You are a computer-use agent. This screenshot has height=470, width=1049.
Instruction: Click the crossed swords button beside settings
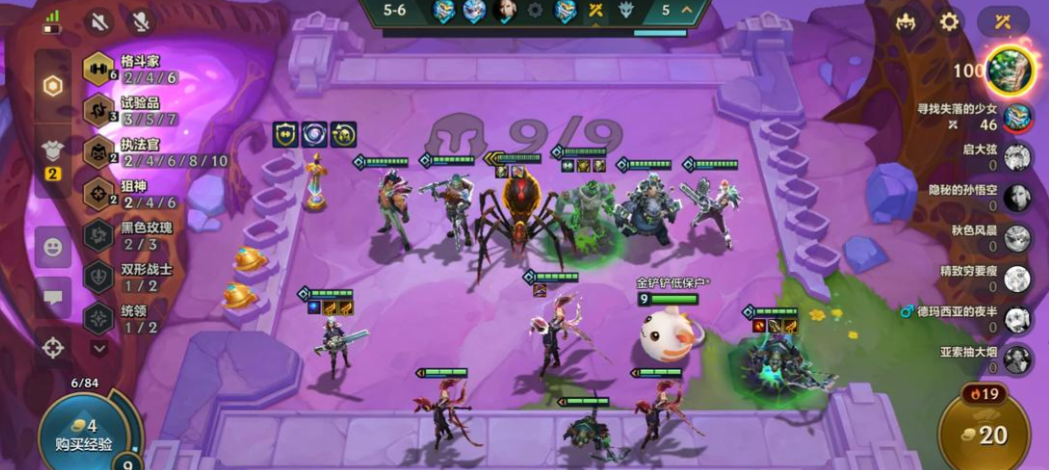click(x=1003, y=22)
